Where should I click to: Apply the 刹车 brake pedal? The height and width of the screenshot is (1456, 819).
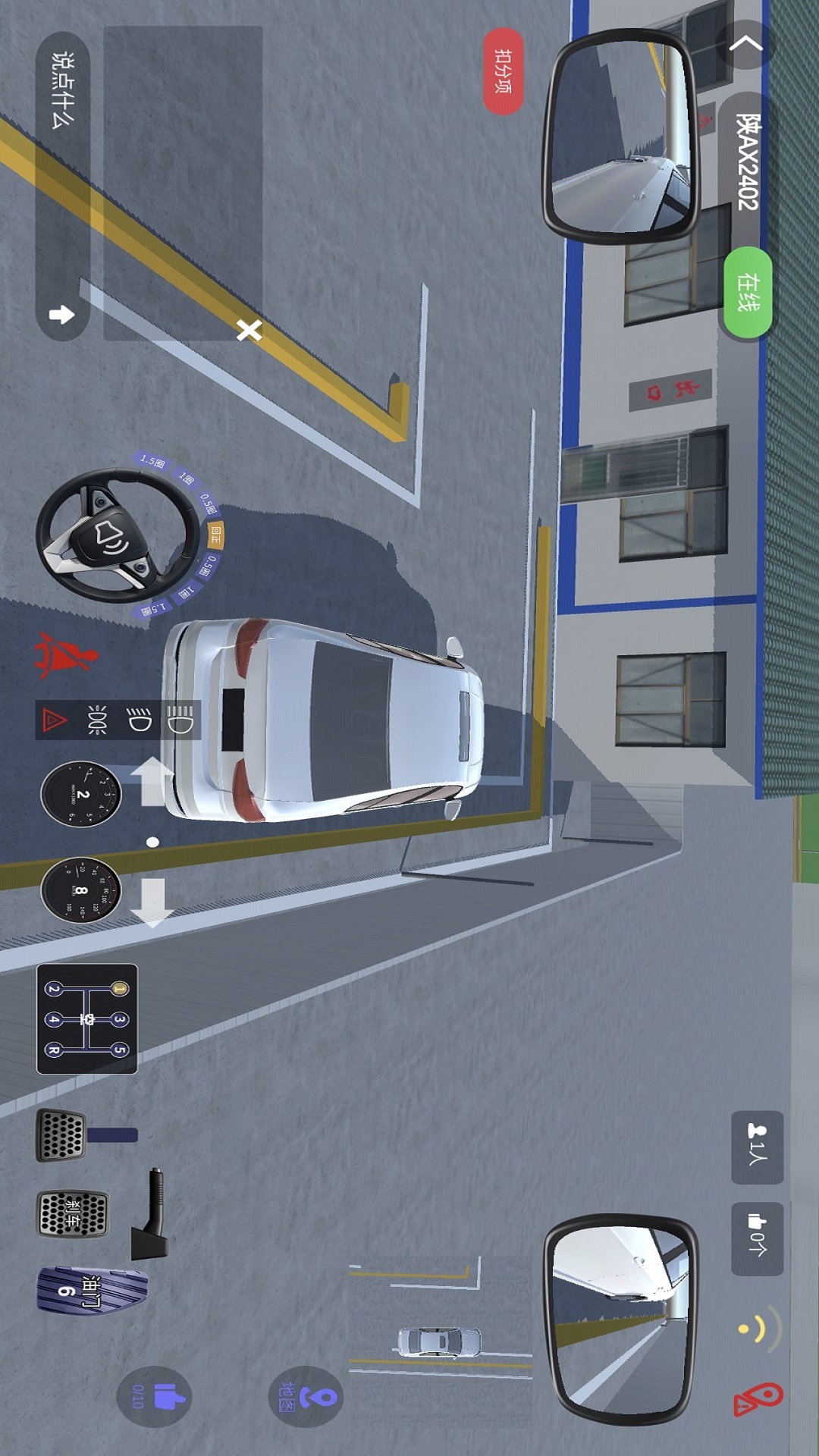(x=73, y=1213)
